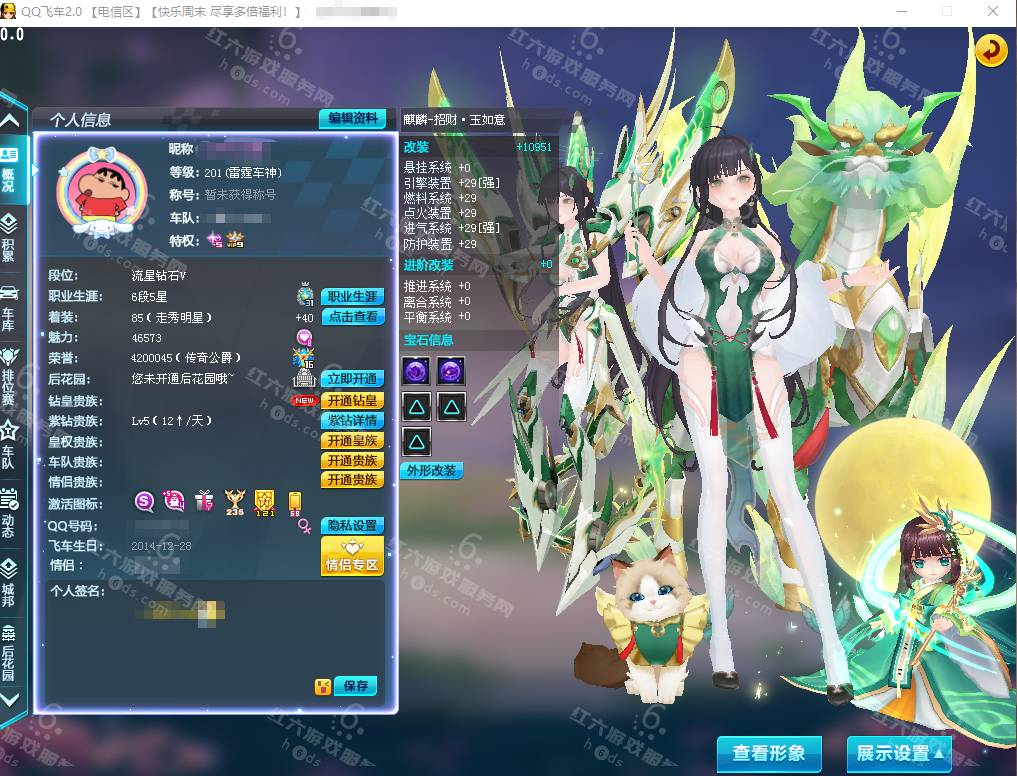Select the 城邦 sidebar tab

click(x=9, y=582)
